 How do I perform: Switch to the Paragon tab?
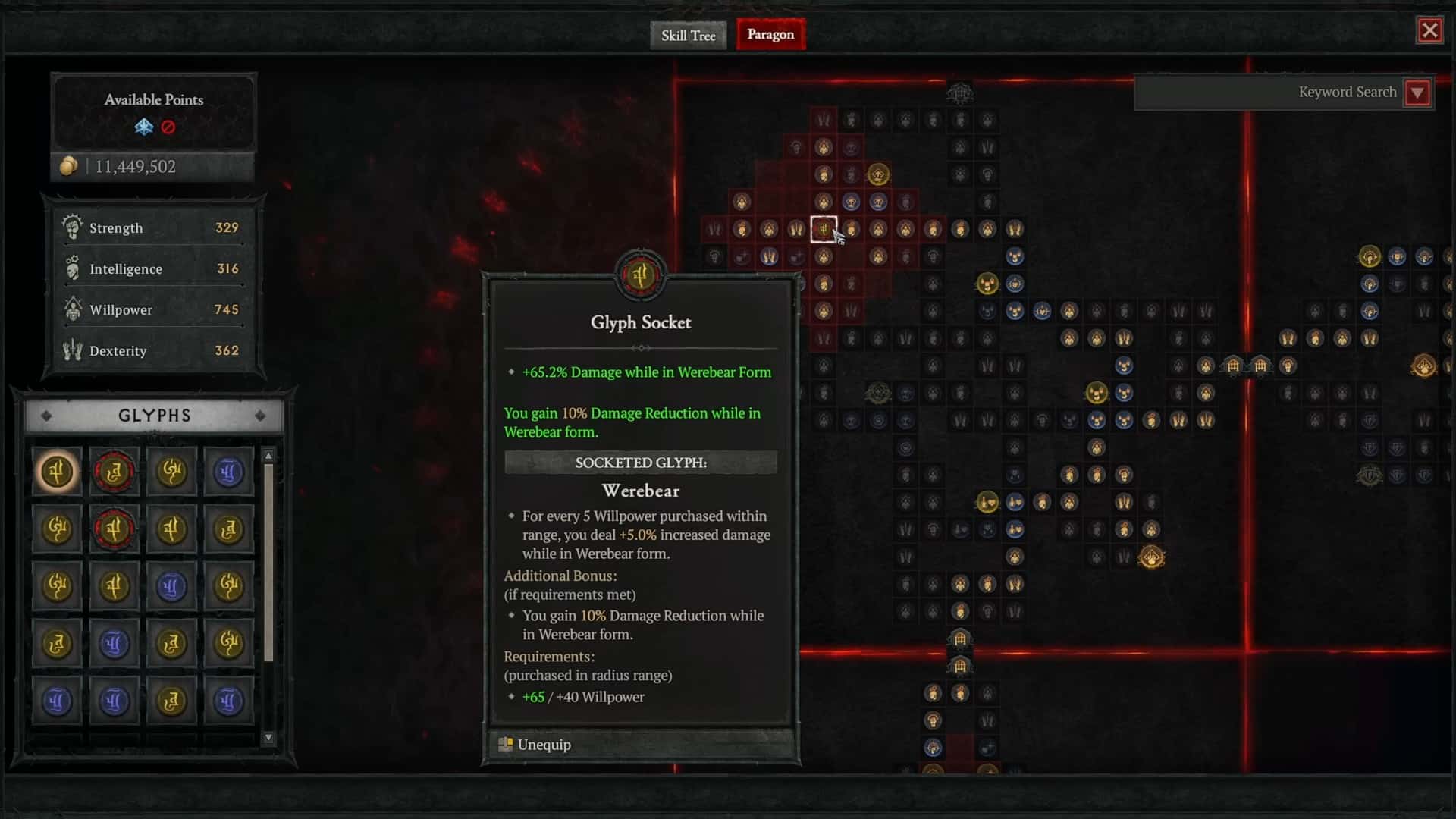tap(770, 34)
